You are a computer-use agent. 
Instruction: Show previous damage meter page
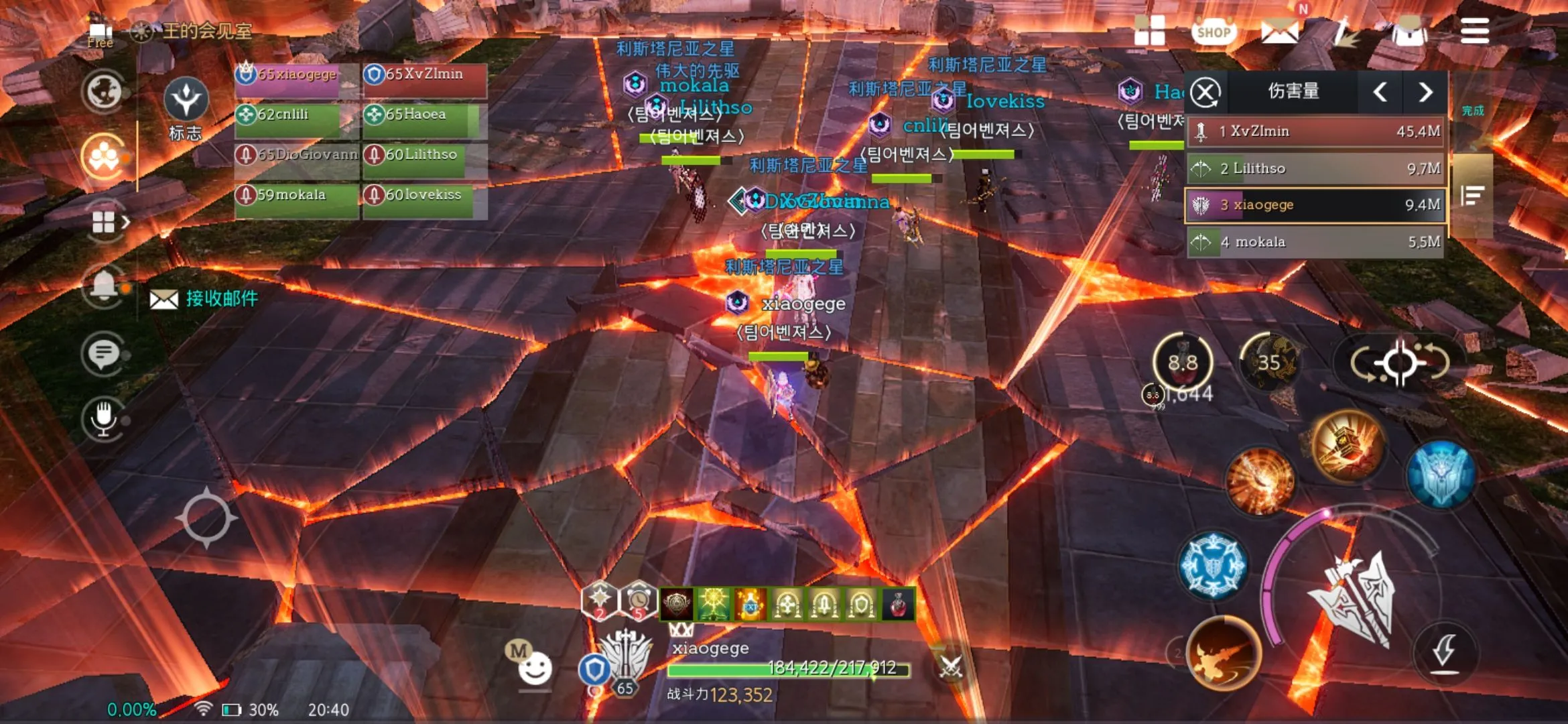coord(1380,93)
